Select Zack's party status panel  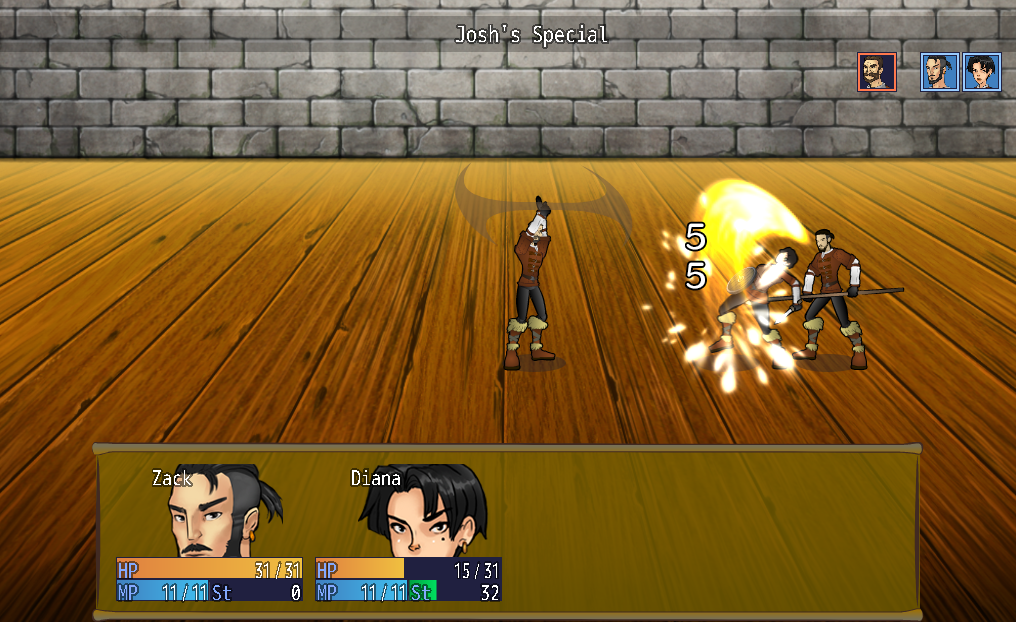[209, 535]
